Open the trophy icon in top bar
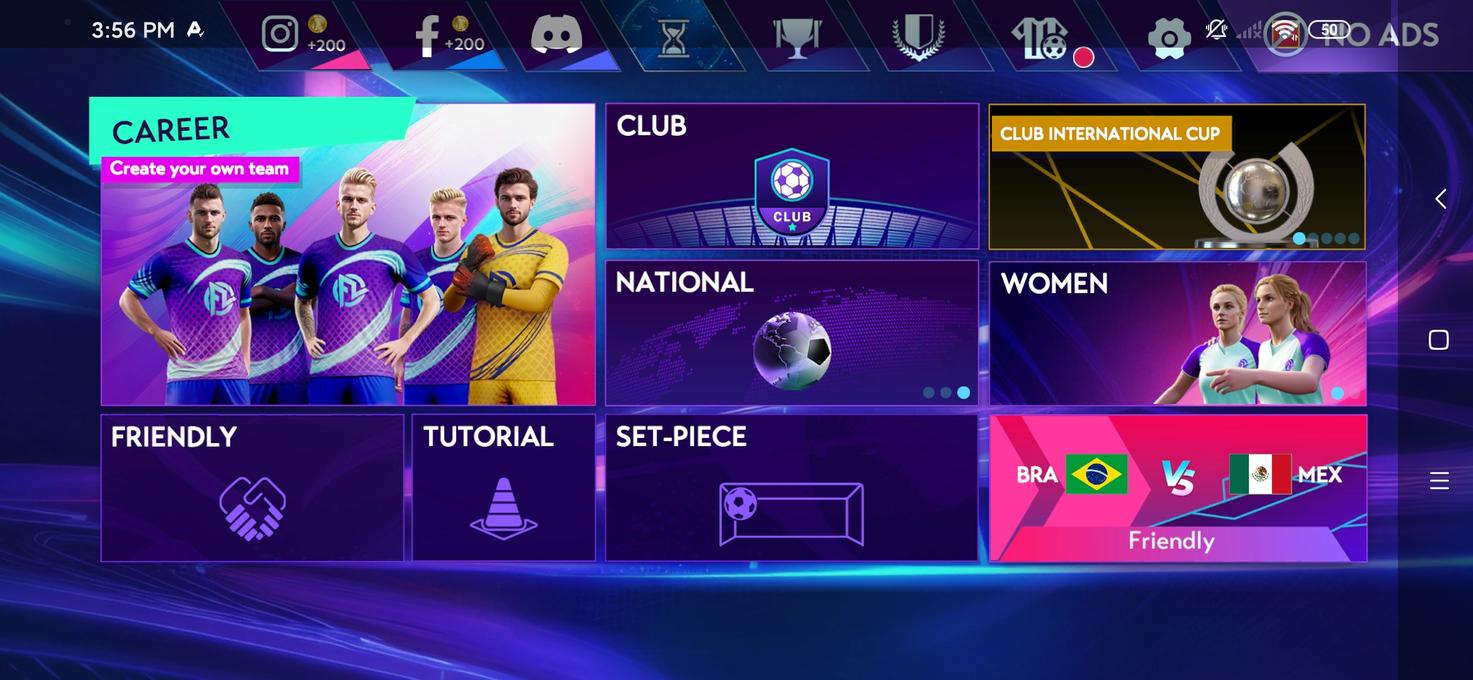 pyautogui.click(x=797, y=38)
